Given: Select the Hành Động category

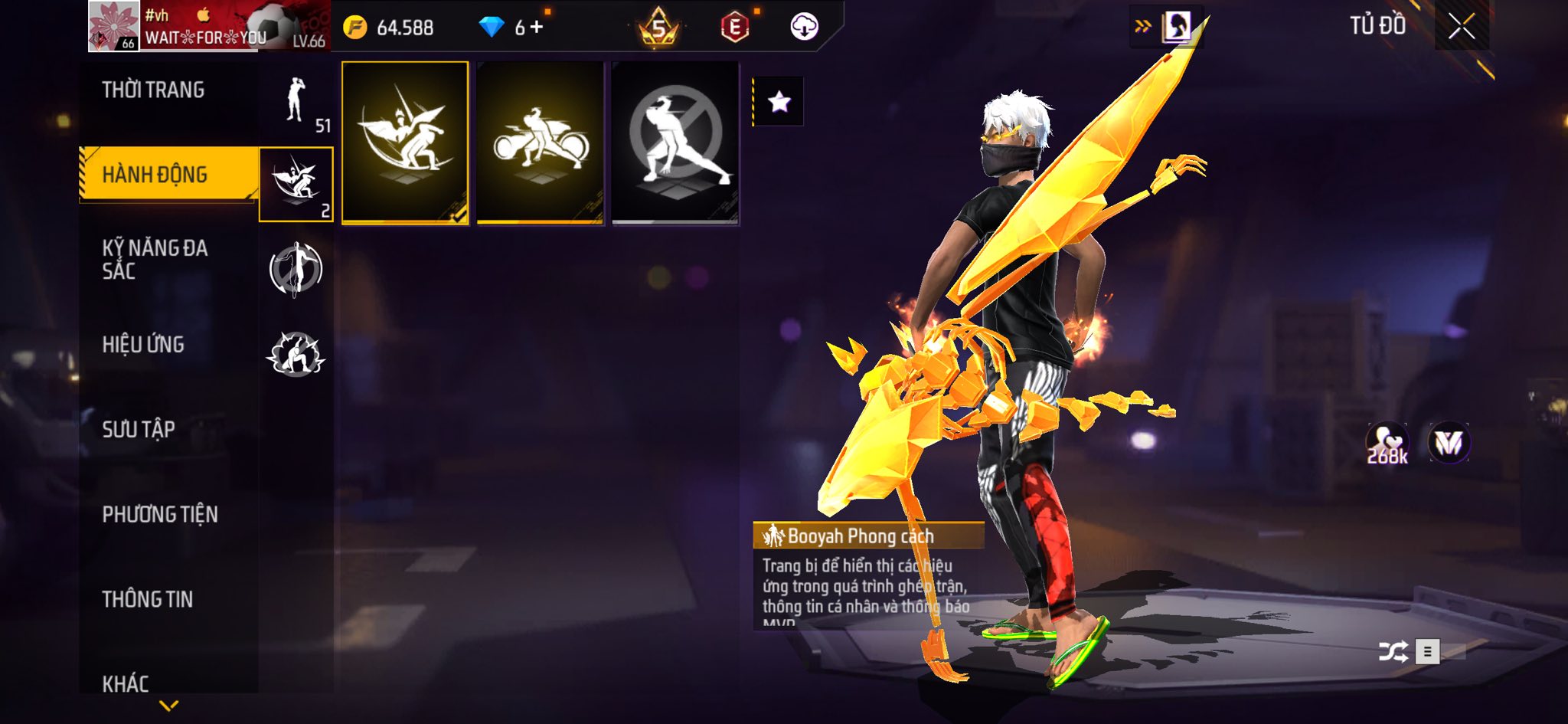Looking at the screenshot, I should pyautogui.click(x=155, y=175).
